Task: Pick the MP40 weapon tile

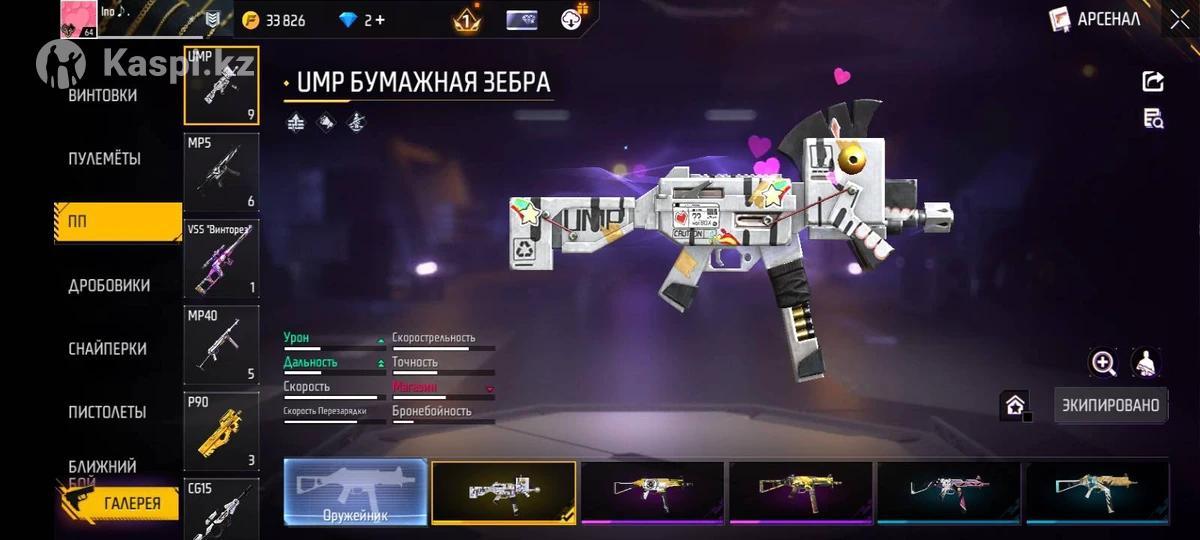Action: 221,345
